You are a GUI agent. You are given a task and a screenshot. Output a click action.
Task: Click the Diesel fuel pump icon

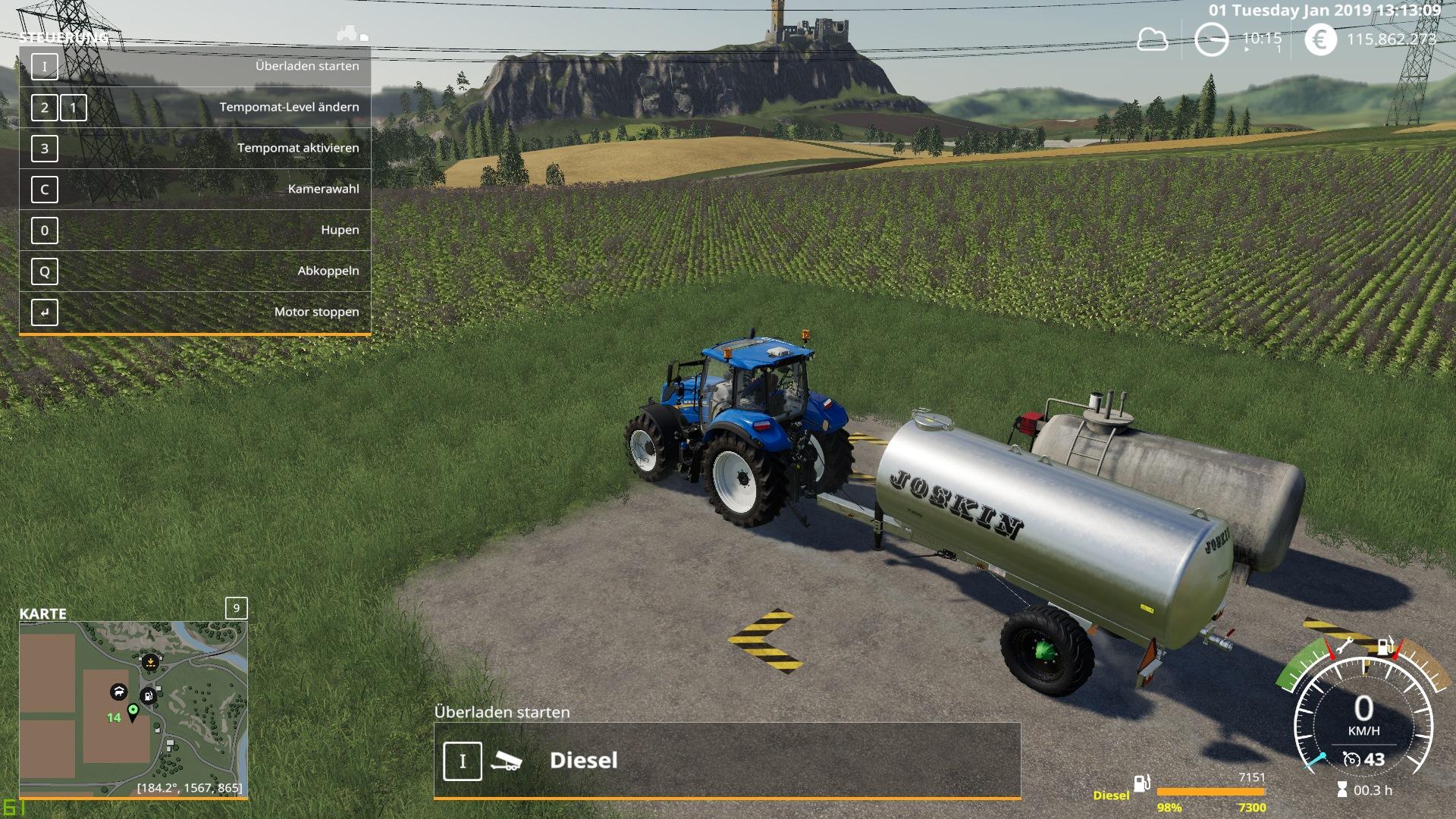coord(1141,783)
